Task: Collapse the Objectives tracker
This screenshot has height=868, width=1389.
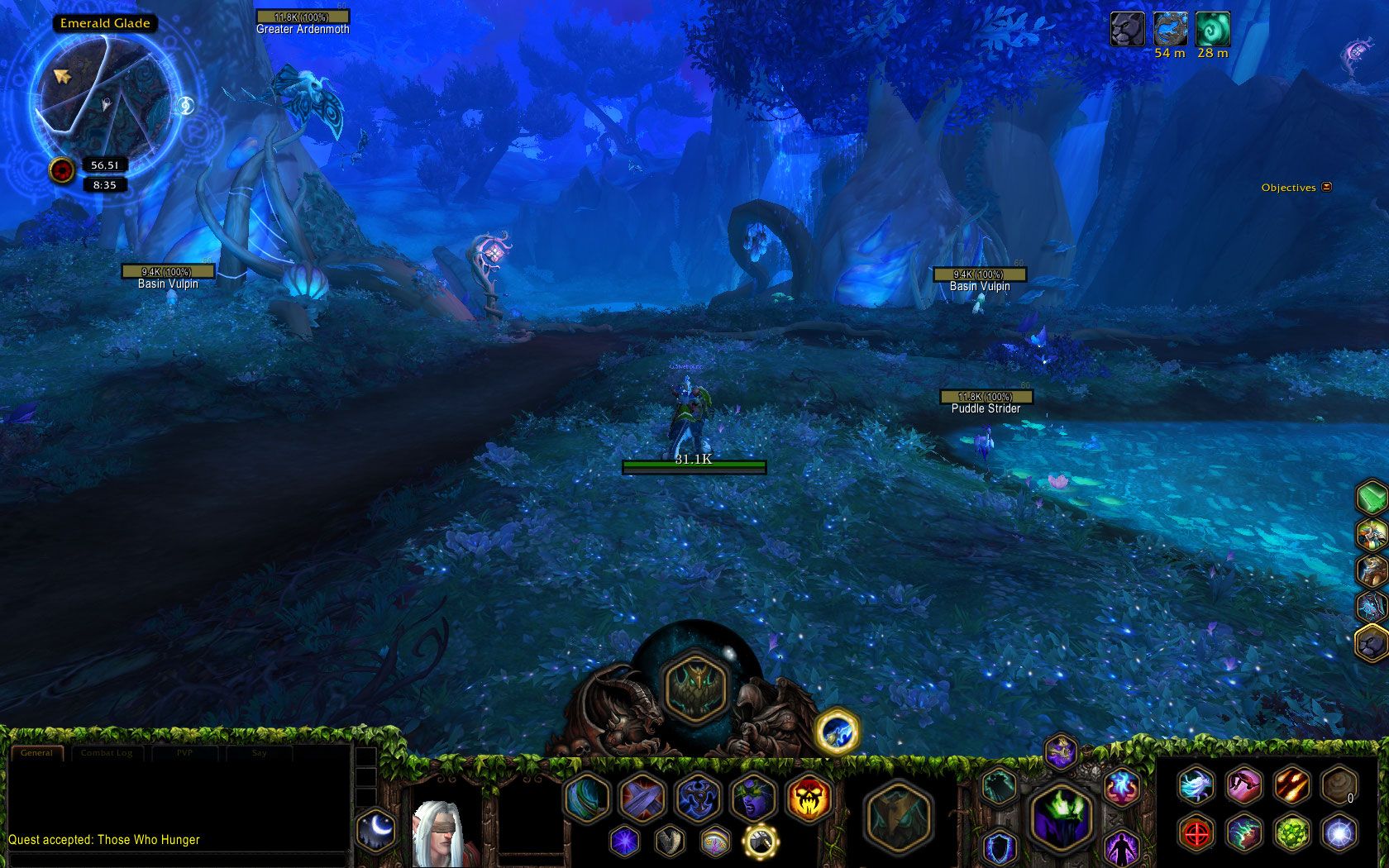Action: (1325, 188)
